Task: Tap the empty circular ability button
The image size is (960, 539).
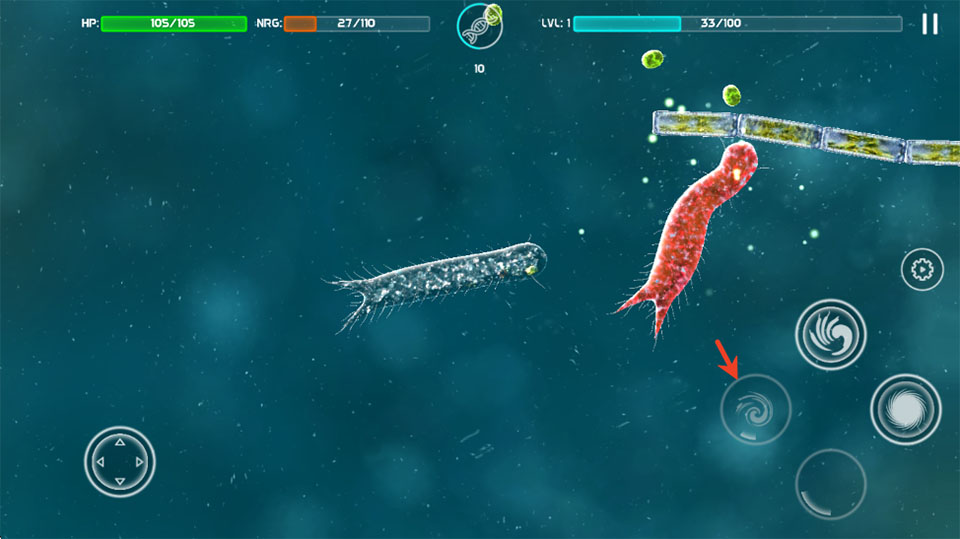Action: (x=830, y=484)
